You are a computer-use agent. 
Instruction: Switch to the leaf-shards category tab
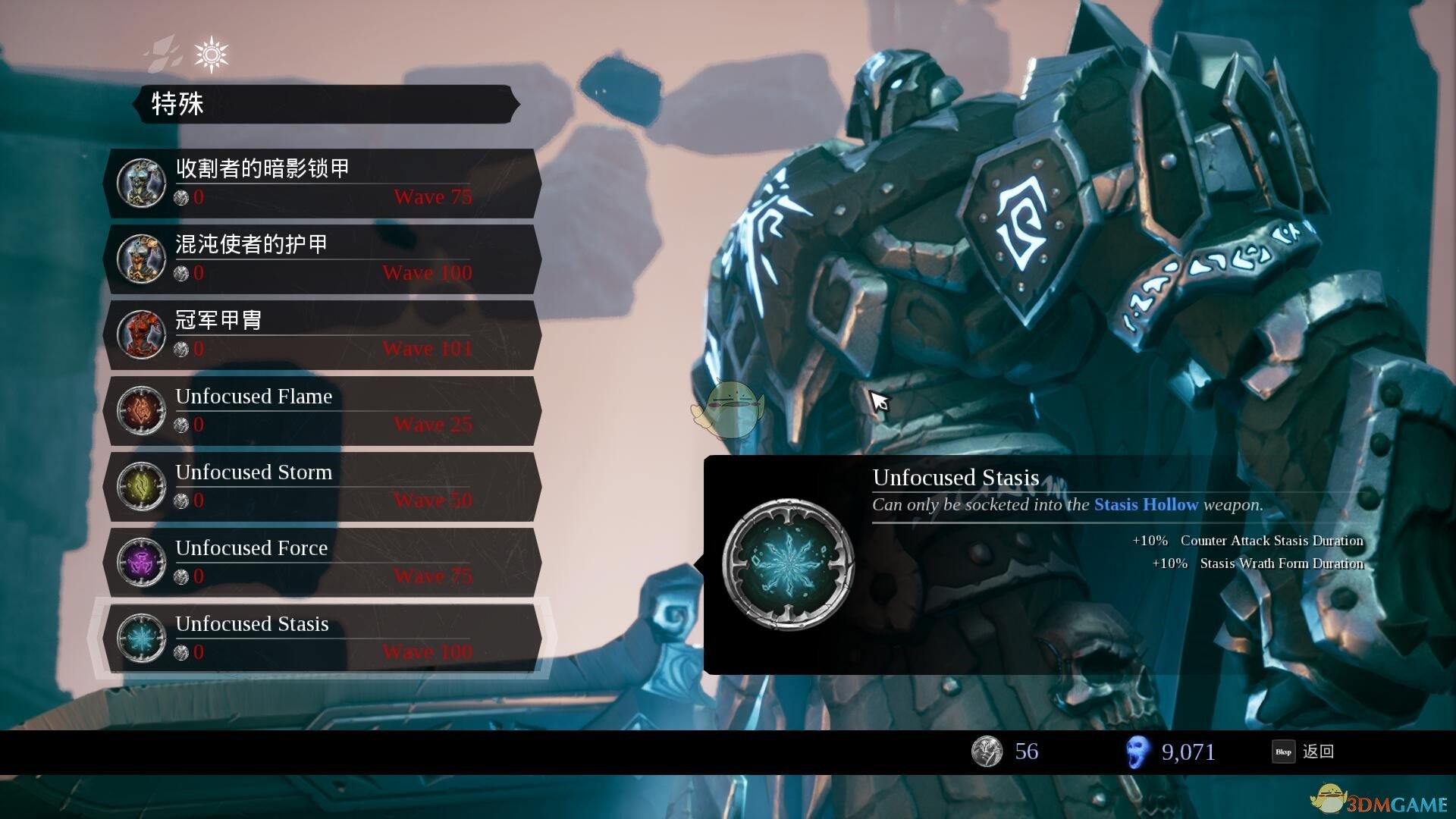coord(164,52)
